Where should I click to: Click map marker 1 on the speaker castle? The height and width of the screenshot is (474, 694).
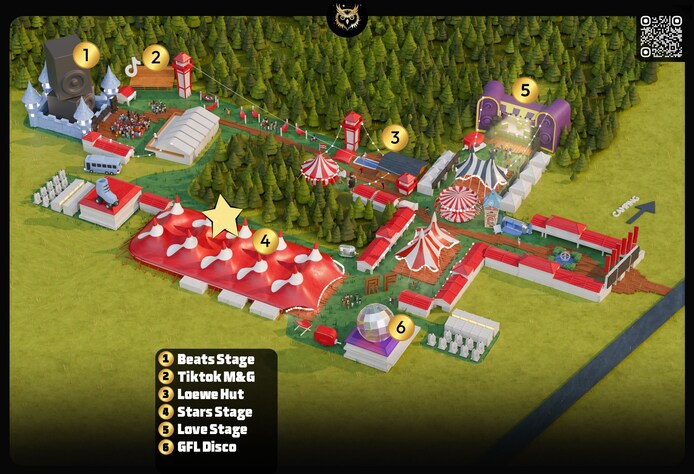click(86, 55)
